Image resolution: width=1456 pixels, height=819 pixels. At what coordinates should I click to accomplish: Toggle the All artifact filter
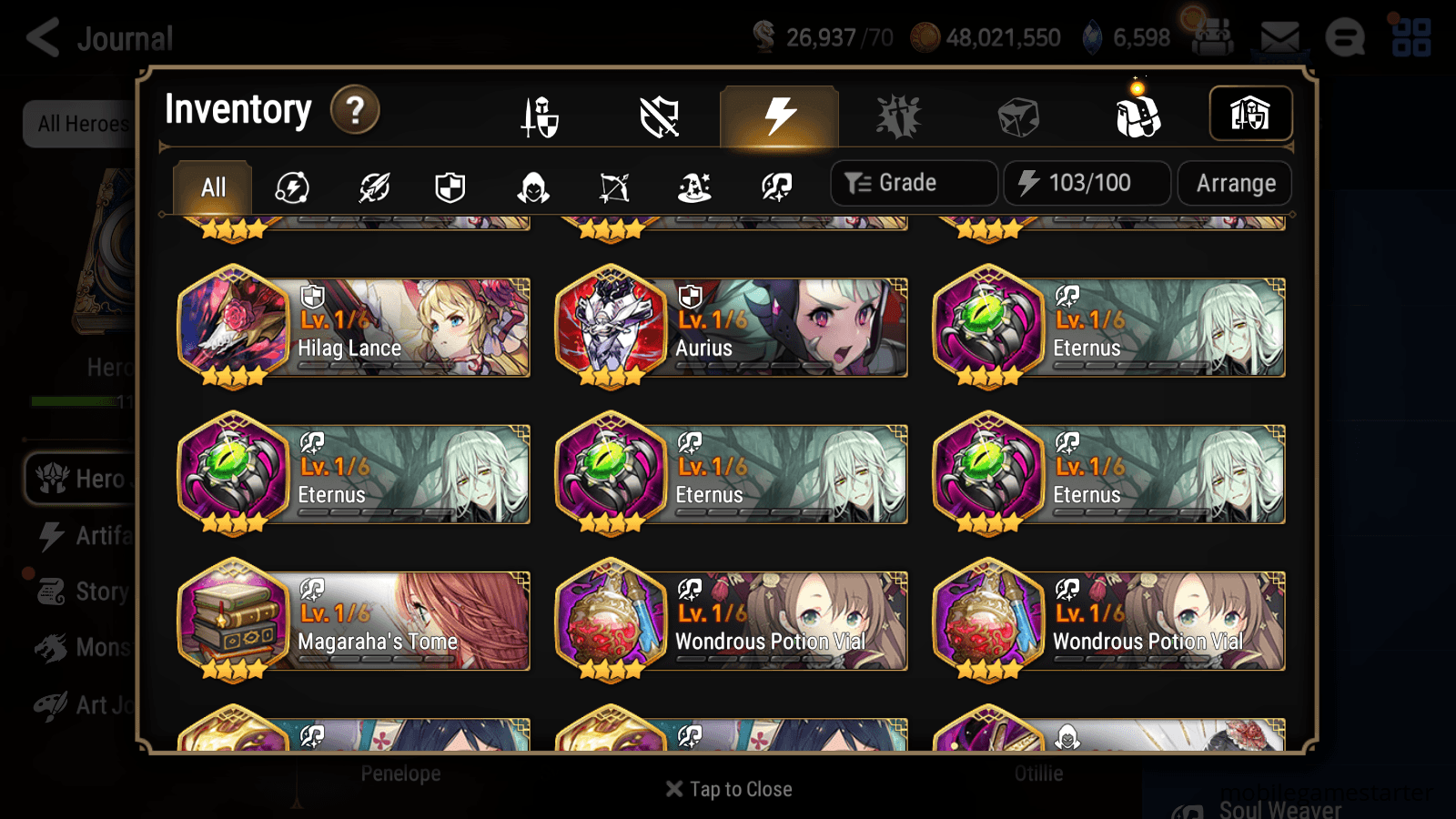click(212, 187)
